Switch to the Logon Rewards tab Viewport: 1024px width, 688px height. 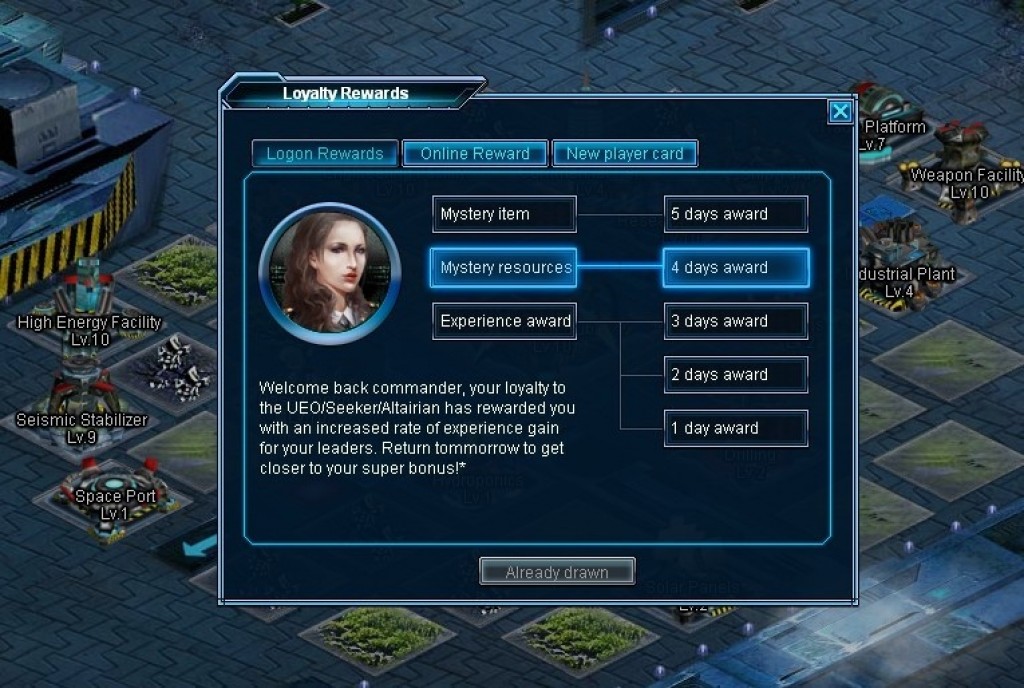pyautogui.click(x=325, y=154)
